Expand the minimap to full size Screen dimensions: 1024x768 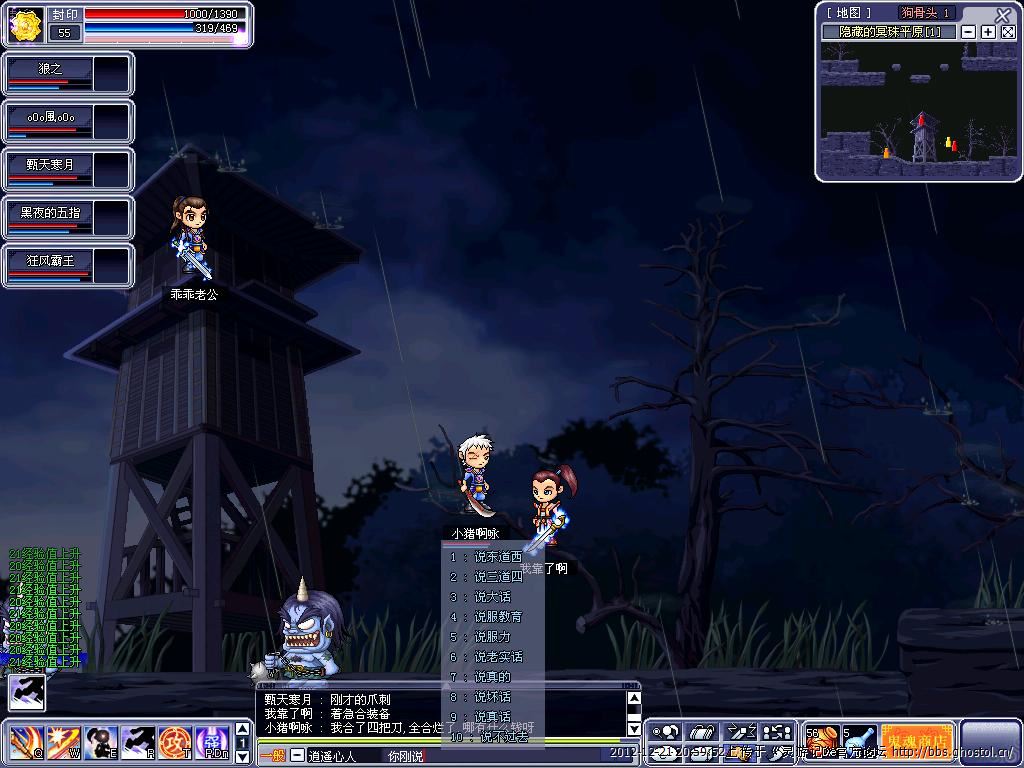pos(1008,32)
